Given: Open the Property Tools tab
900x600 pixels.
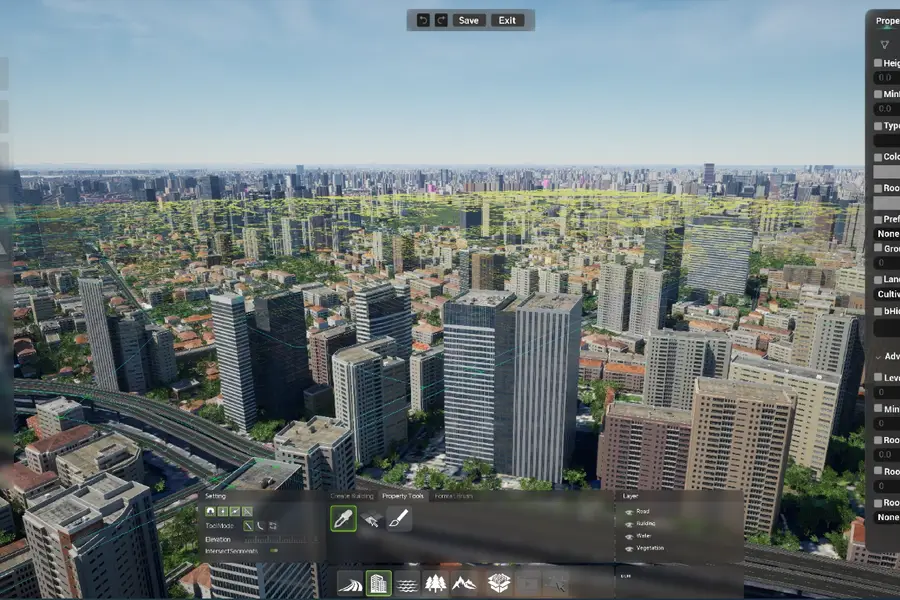Looking at the screenshot, I should [x=403, y=496].
